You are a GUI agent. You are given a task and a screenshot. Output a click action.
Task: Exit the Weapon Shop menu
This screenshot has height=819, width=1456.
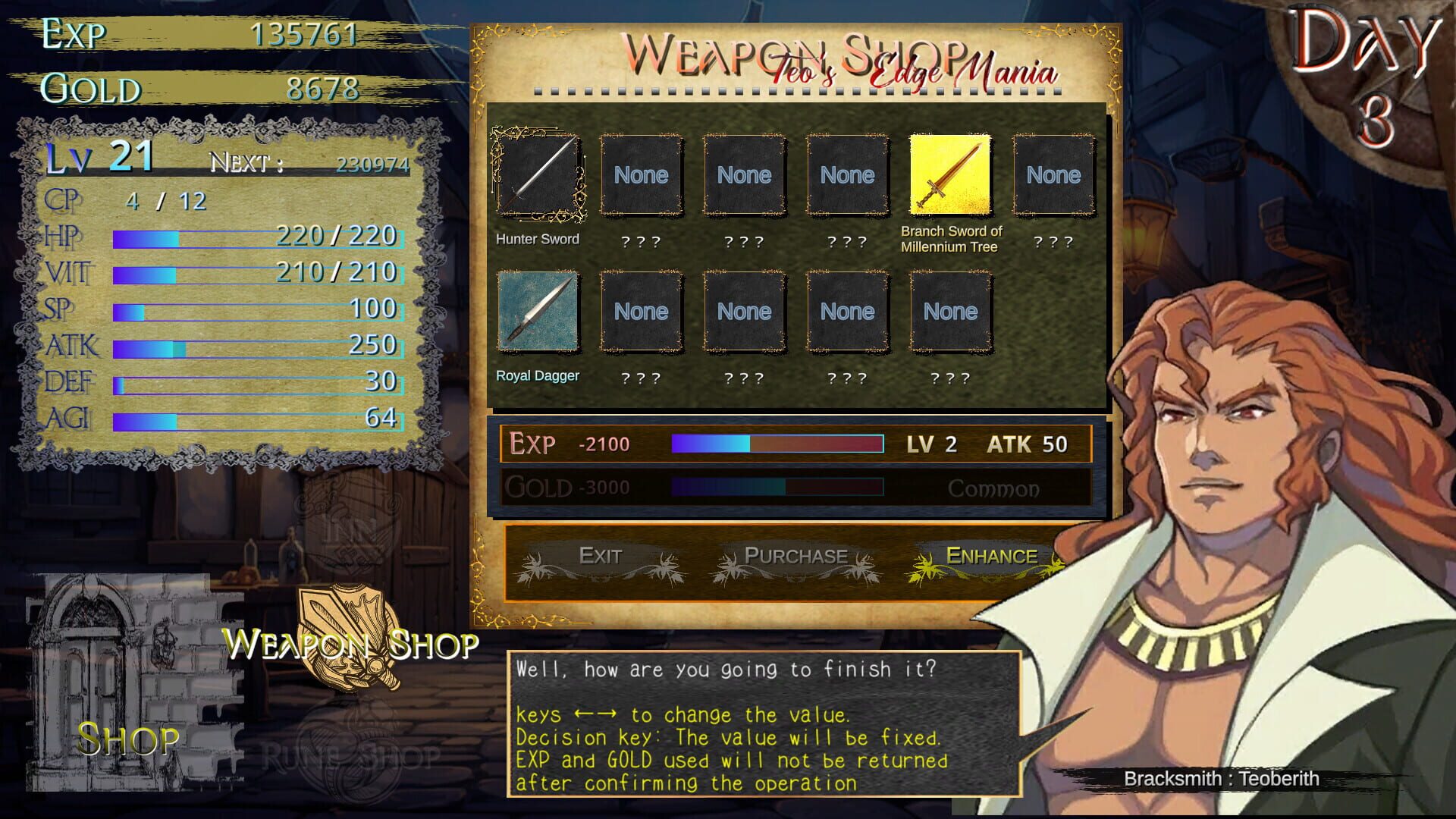pos(601,556)
